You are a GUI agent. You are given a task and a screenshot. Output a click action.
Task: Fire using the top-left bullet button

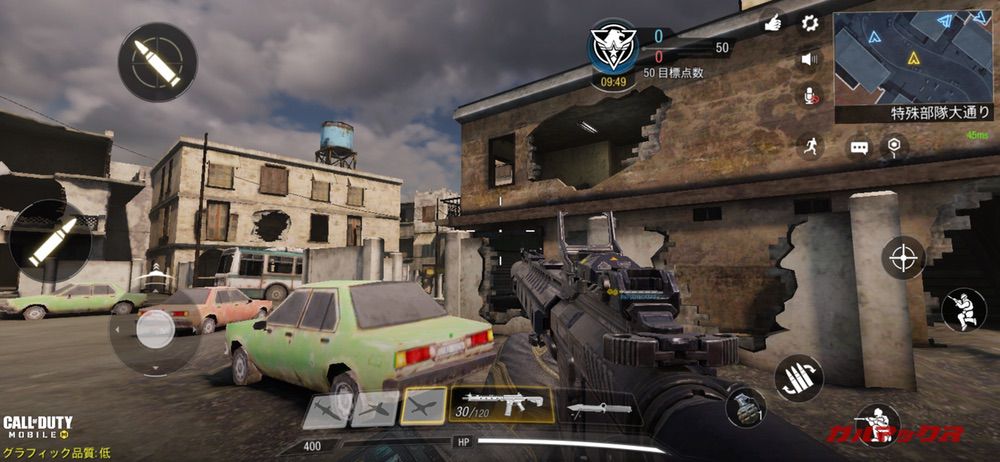(x=158, y=62)
